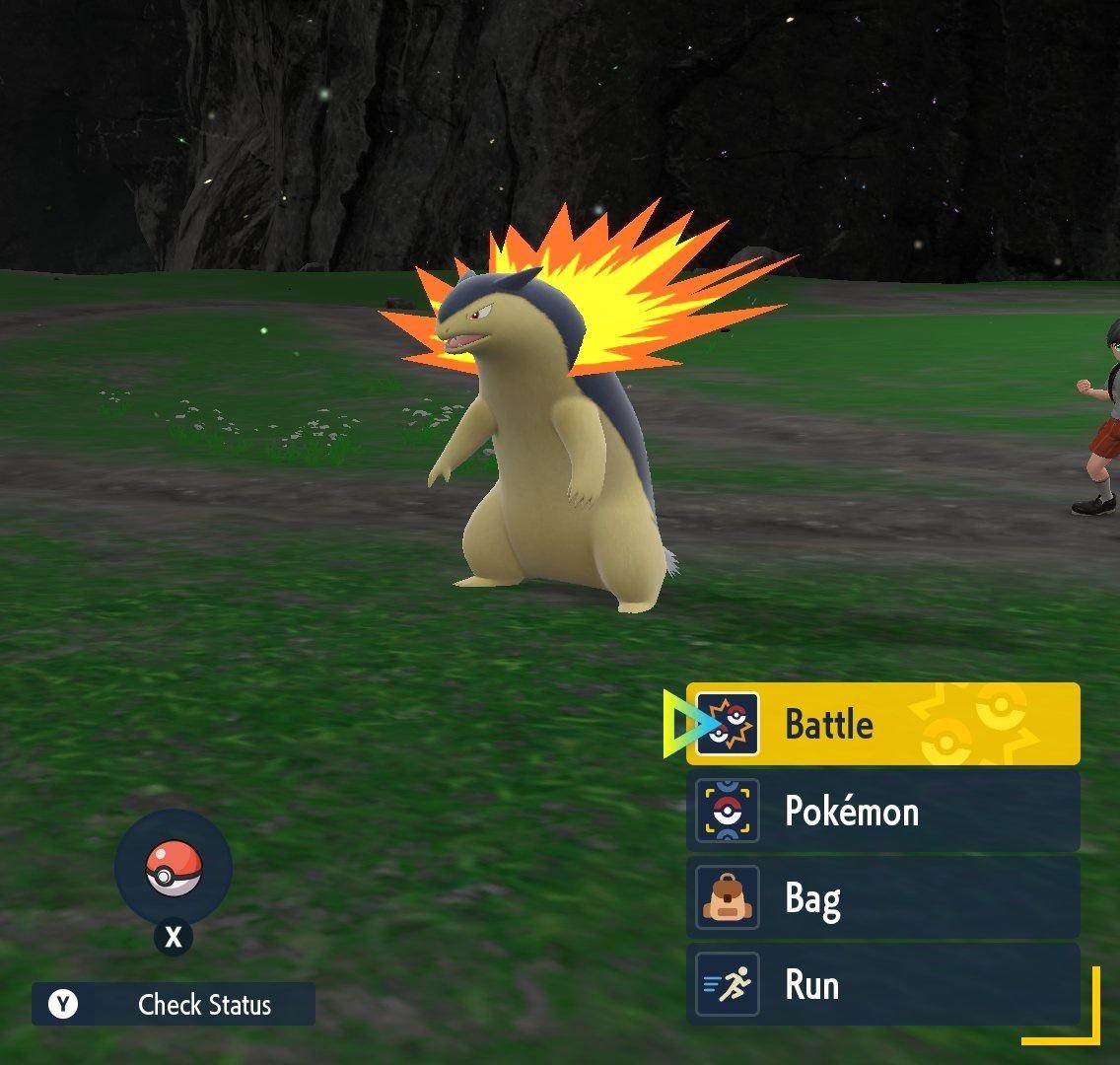The height and width of the screenshot is (1065, 1120).
Task: Open the Pokémon party menu
Action: (882, 811)
